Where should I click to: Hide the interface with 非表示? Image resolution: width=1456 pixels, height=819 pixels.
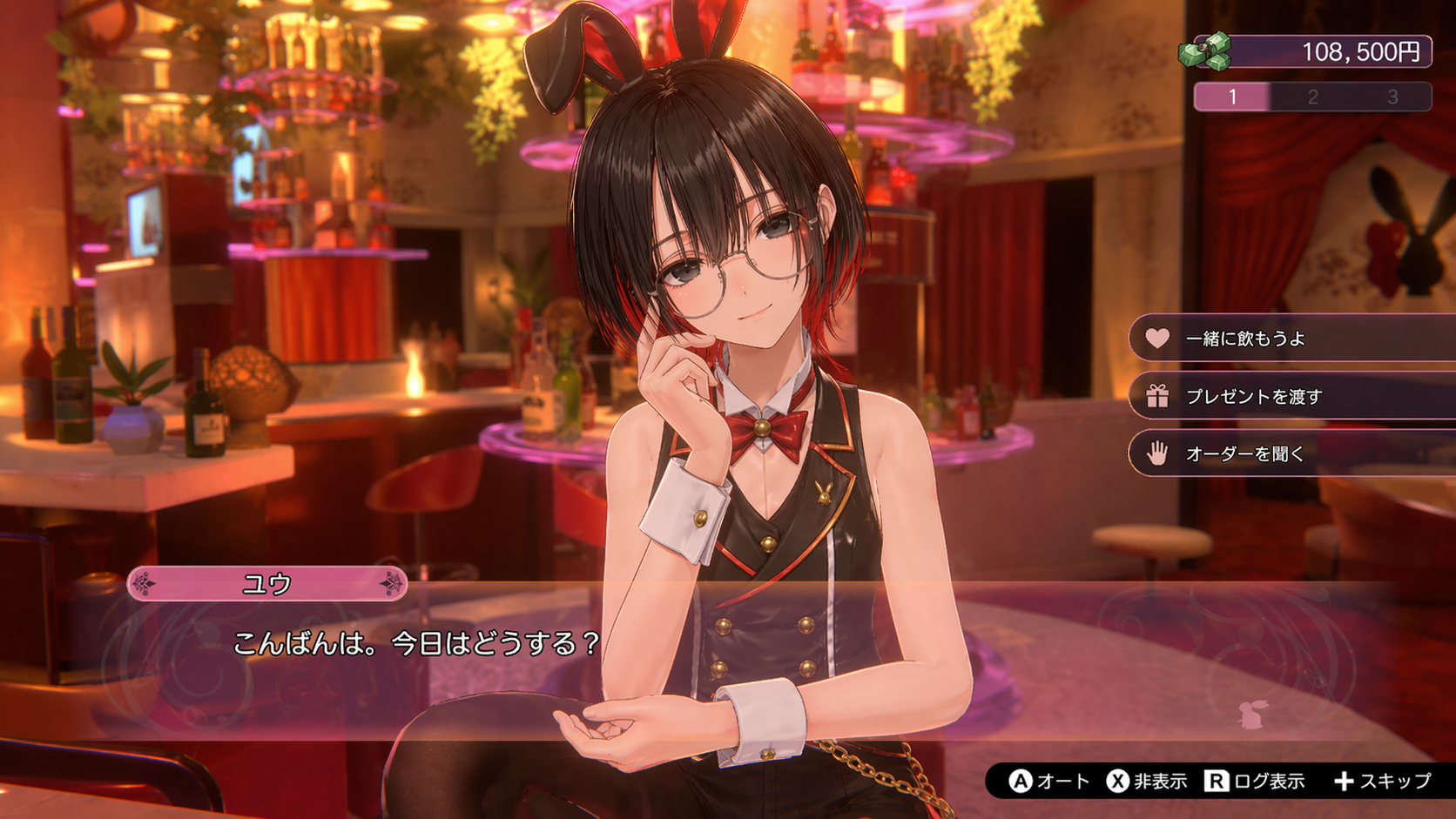pyautogui.click(x=1147, y=781)
